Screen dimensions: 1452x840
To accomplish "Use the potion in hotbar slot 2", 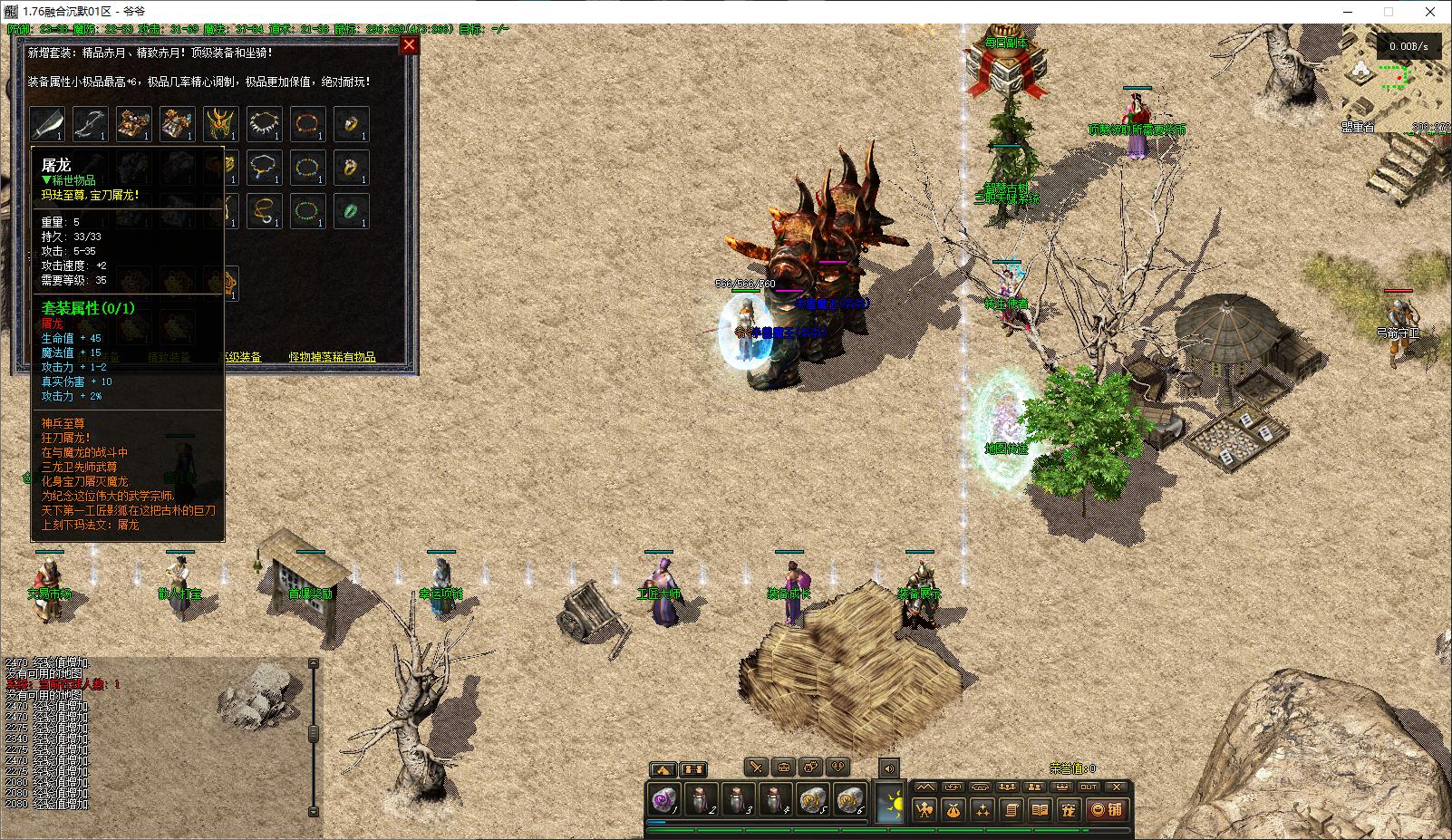I will (x=700, y=801).
